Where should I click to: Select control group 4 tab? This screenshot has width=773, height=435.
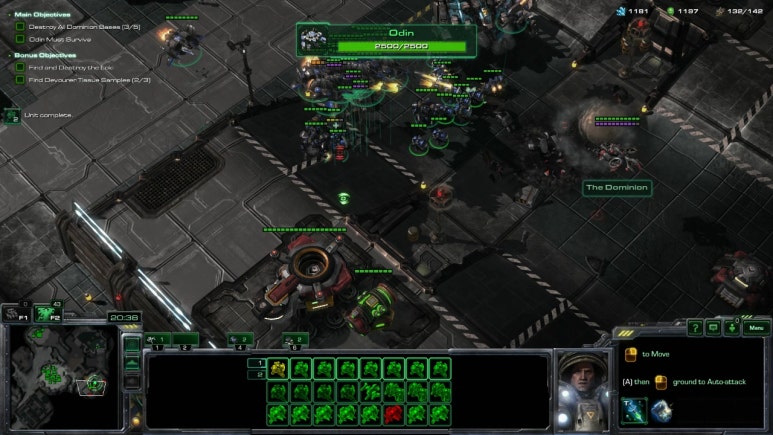pos(238,339)
